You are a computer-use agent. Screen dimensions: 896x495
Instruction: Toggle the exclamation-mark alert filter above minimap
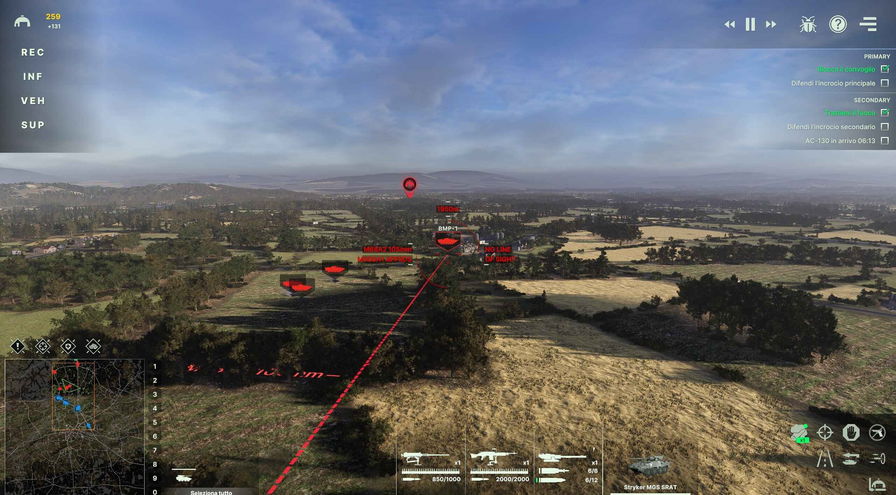click(x=18, y=346)
